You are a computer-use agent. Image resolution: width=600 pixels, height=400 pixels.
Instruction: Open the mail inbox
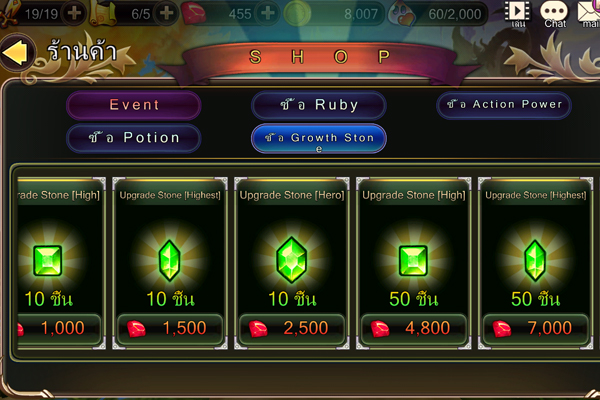point(588,13)
